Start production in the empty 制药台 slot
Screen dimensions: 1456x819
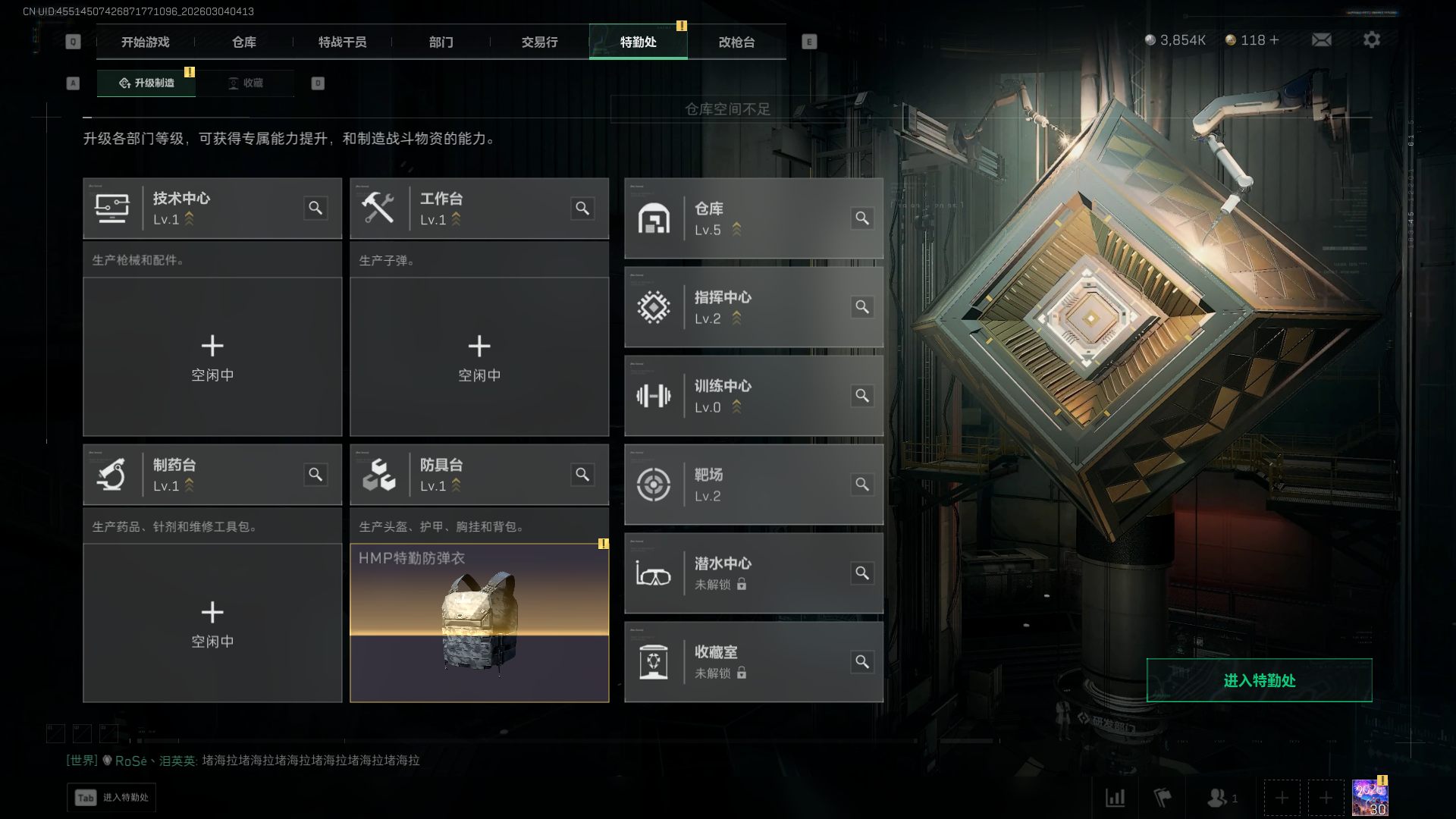click(212, 623)
